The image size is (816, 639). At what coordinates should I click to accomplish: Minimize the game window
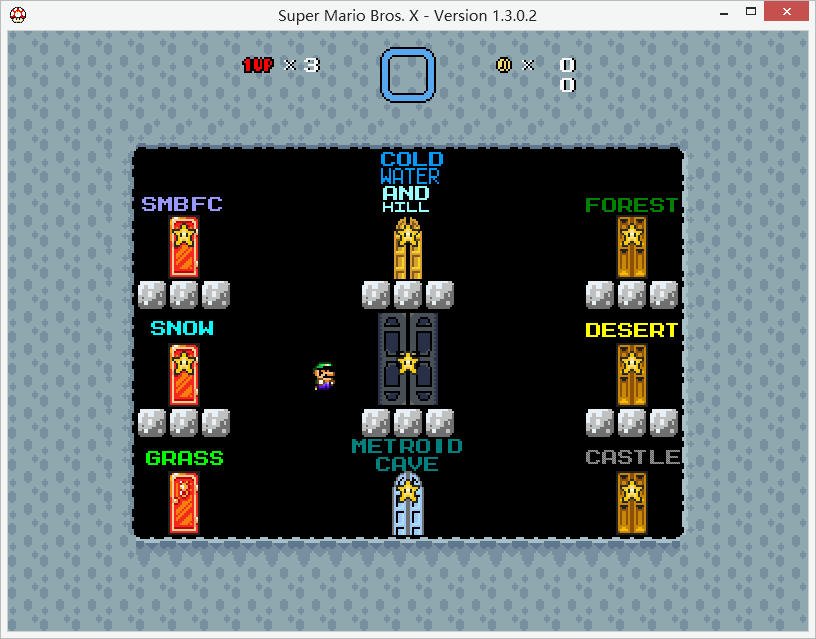pos(723,14)
